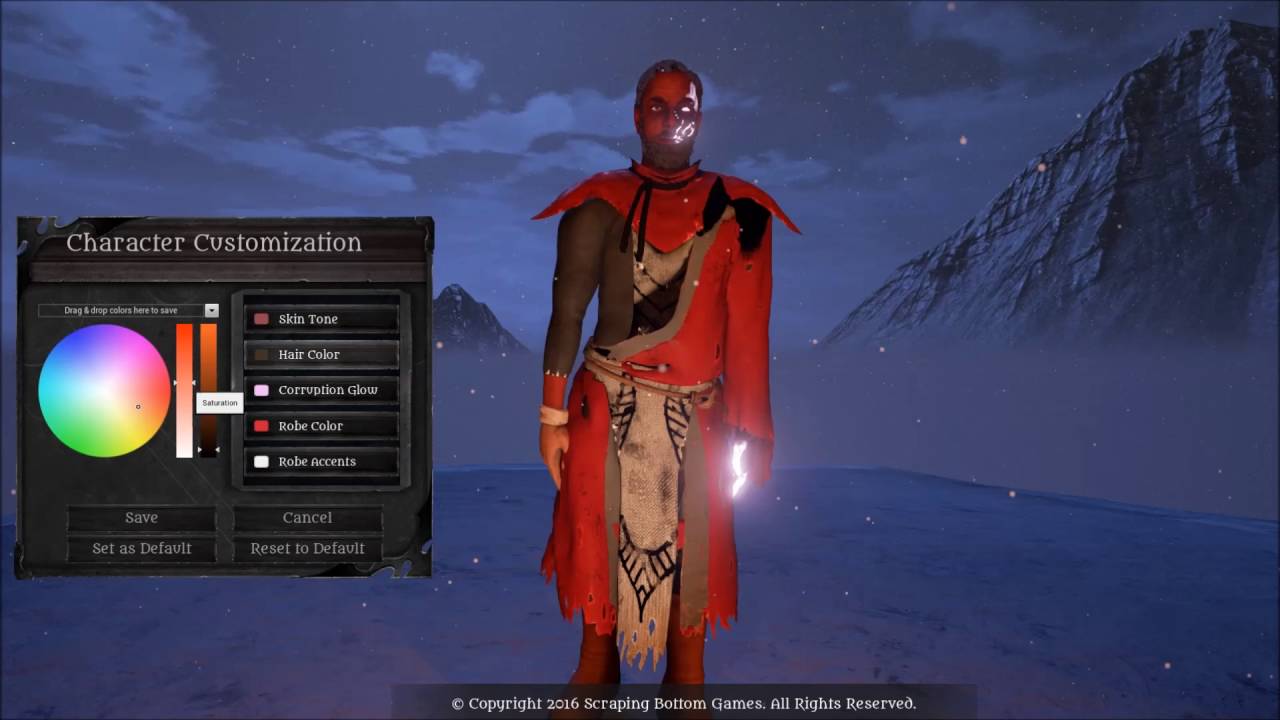The height and width of the screenshot is (720, 1280).
Task: Choose the Hair Color entry
Action: click(321, 355)
